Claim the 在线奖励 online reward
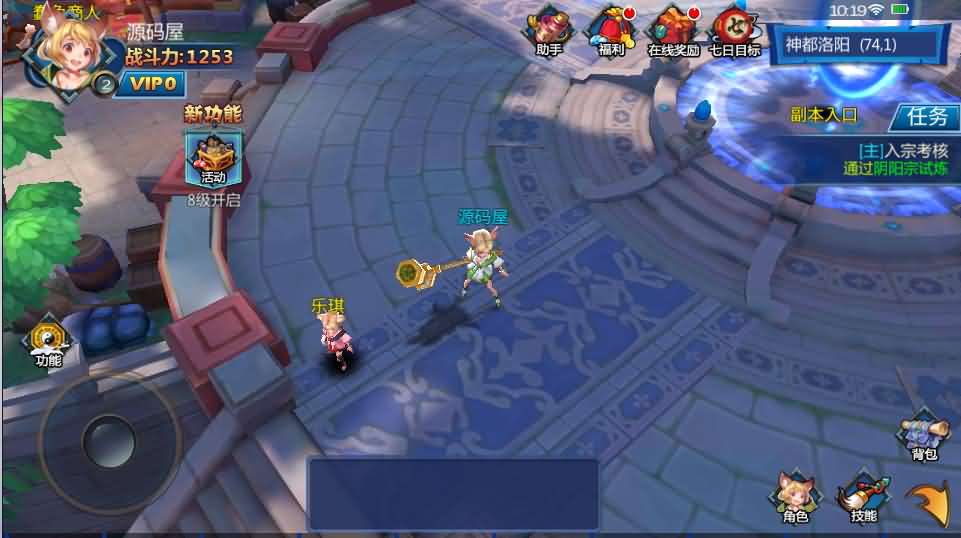 pyautogui.click(x=673, y=30)
